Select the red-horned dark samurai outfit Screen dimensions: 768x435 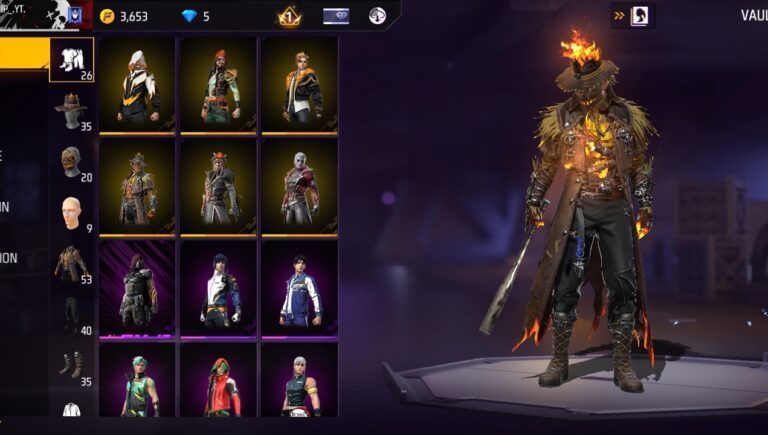(x=218, y=187)
